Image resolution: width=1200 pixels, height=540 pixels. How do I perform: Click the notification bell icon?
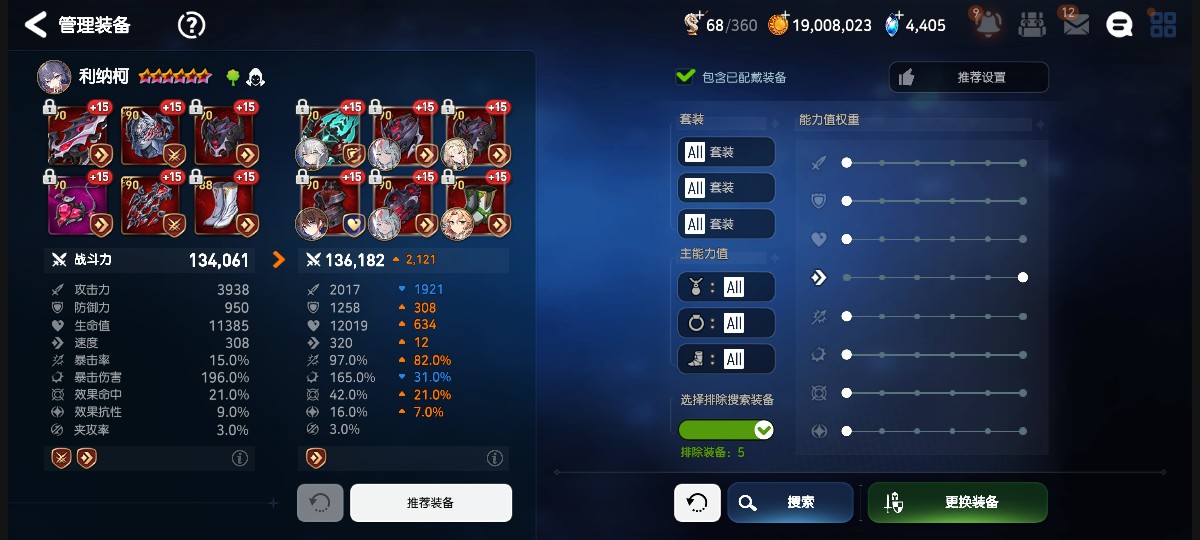(x=985, y=25)
